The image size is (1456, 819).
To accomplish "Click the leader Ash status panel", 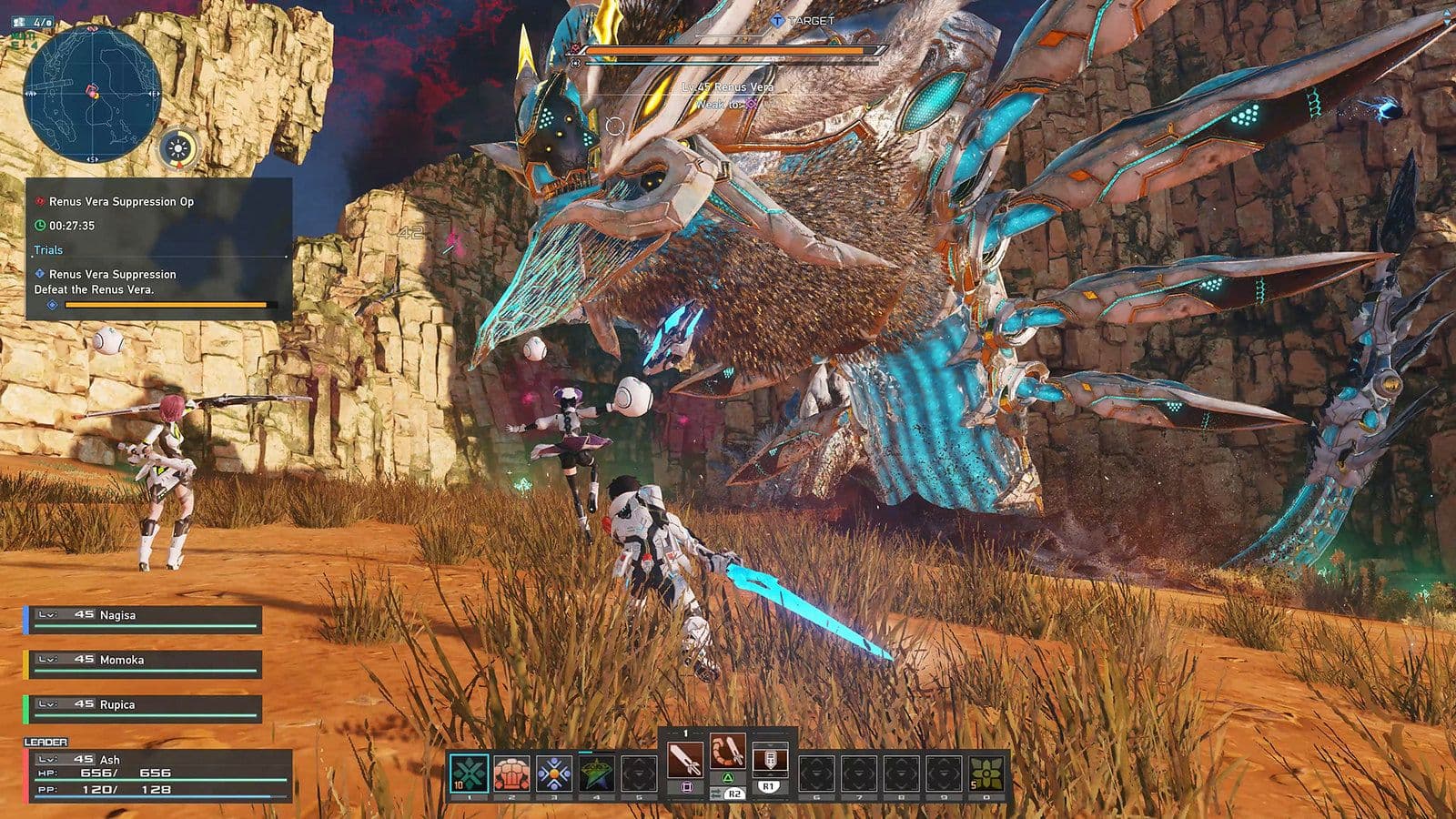I will click(x=157, y=775).
